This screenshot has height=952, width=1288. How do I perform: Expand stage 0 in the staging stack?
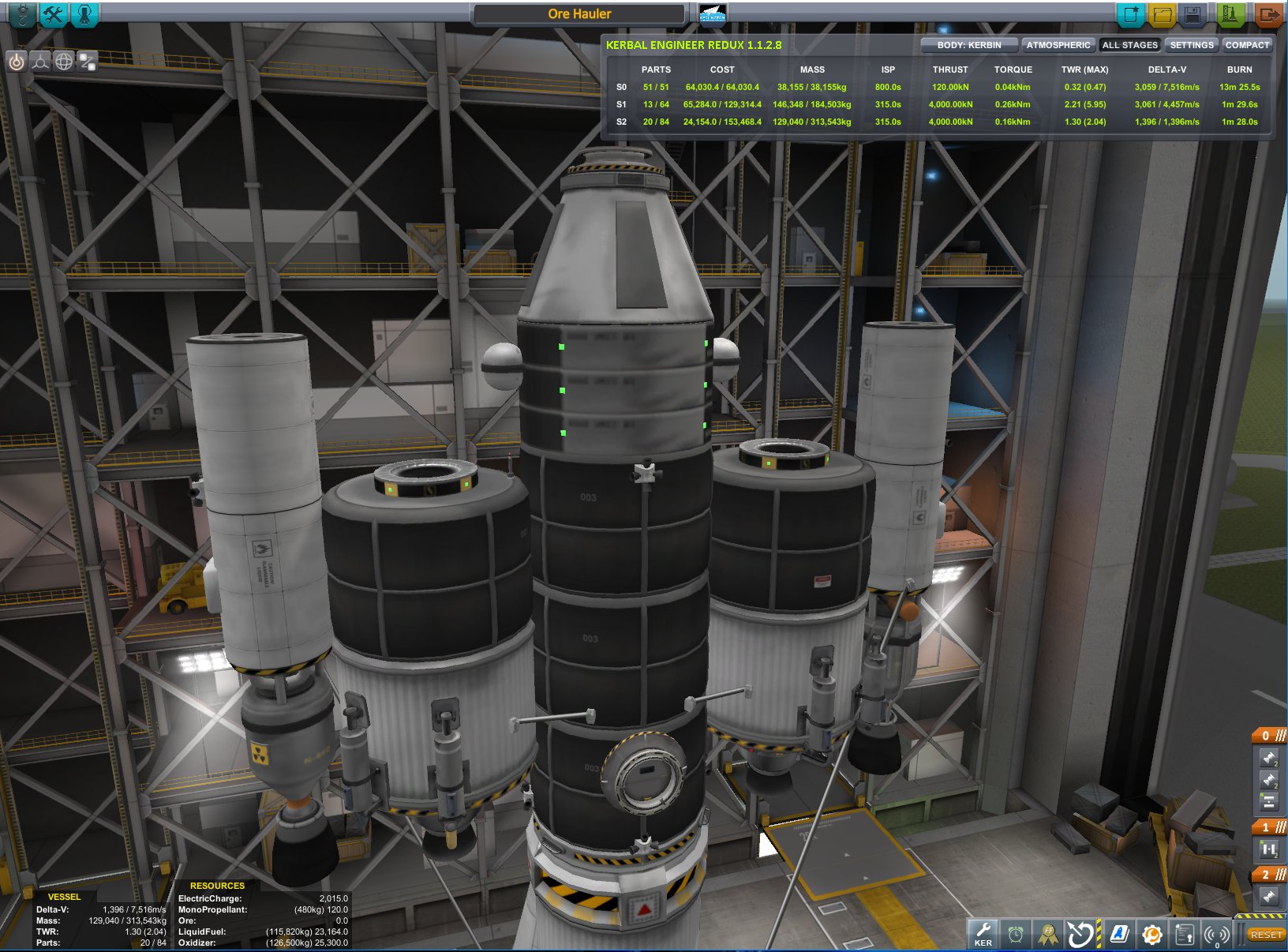[1265, 734]
